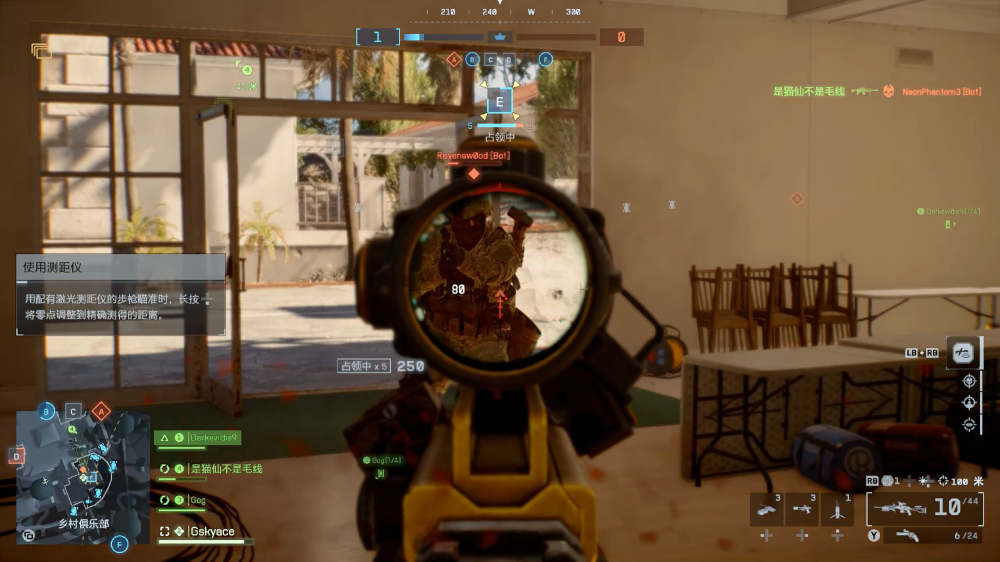The image size is (1000, 562).
Task: Click the large objective E capture marker
Action: 500,101
